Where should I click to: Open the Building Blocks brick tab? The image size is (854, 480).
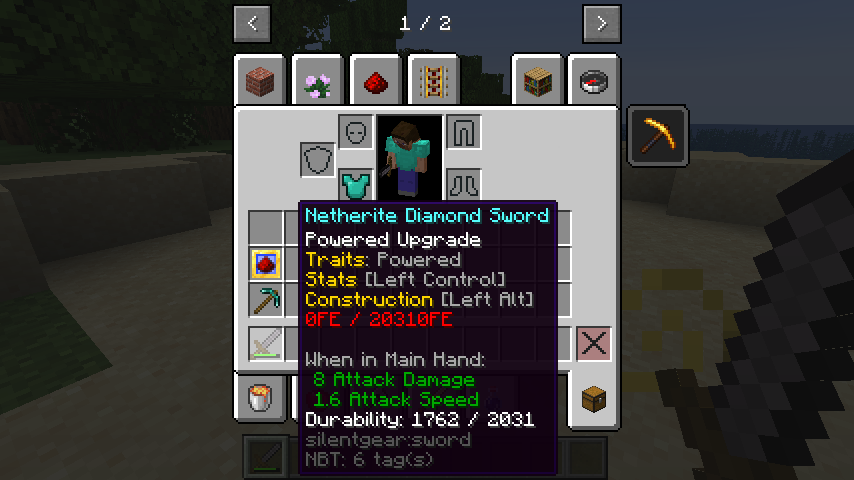(x=262, y=82)
